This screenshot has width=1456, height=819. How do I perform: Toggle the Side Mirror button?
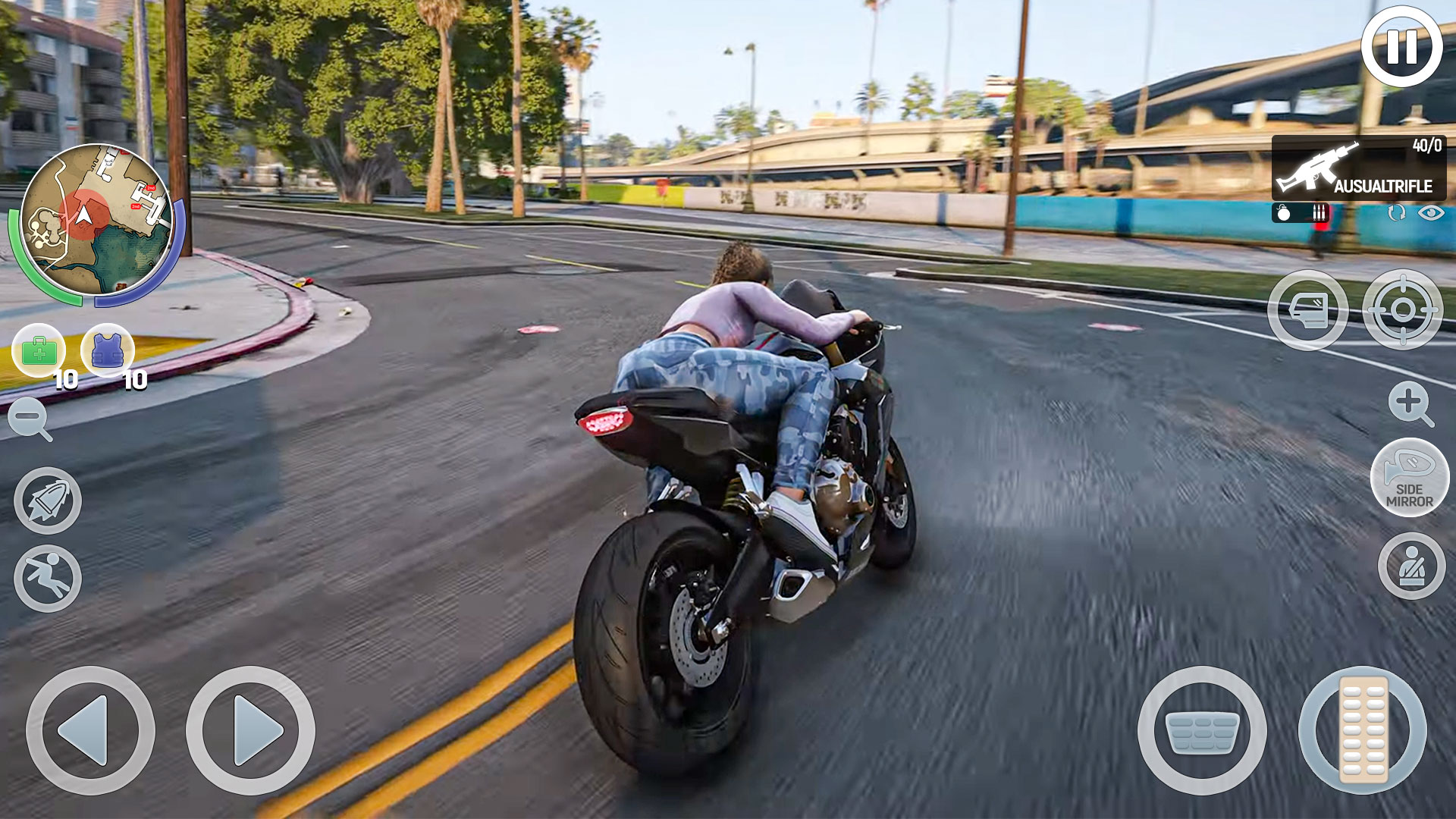tap(1410, 478)
